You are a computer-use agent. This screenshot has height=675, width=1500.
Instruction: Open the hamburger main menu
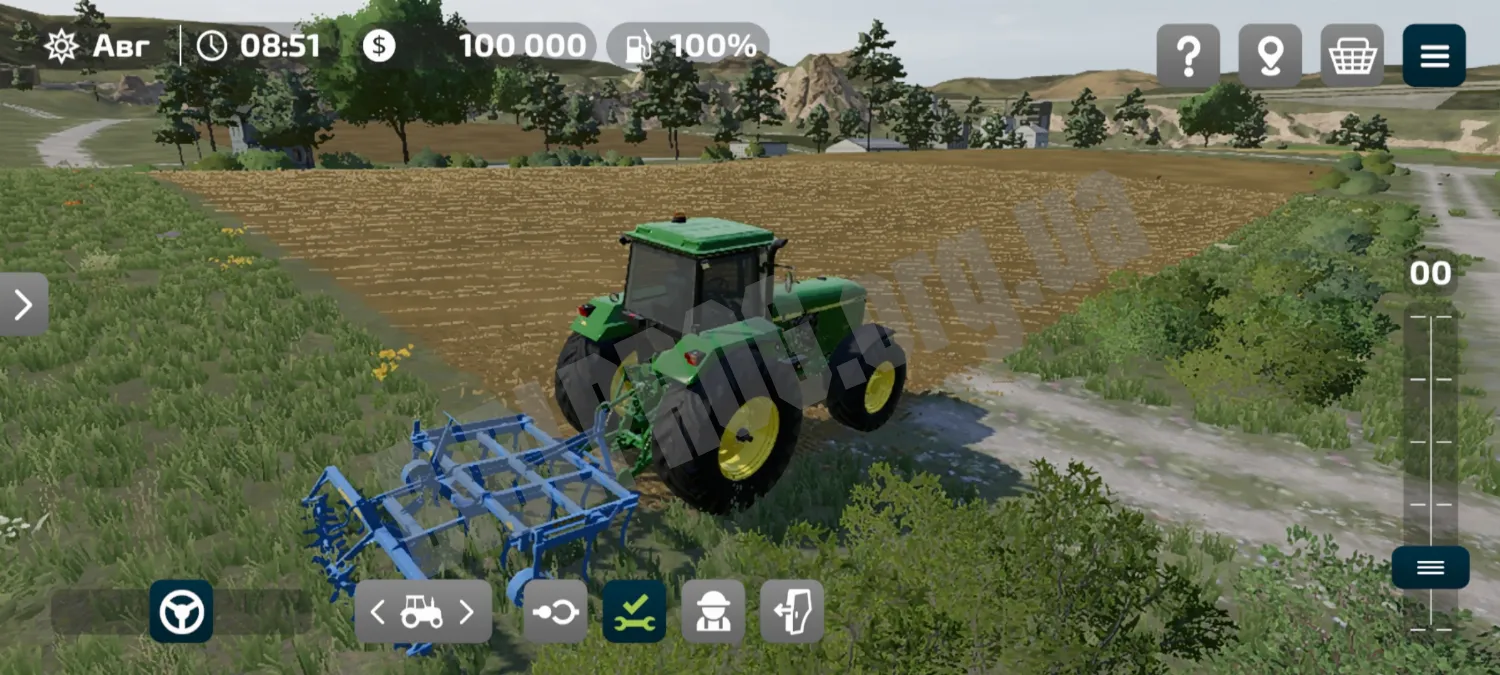1434,56
